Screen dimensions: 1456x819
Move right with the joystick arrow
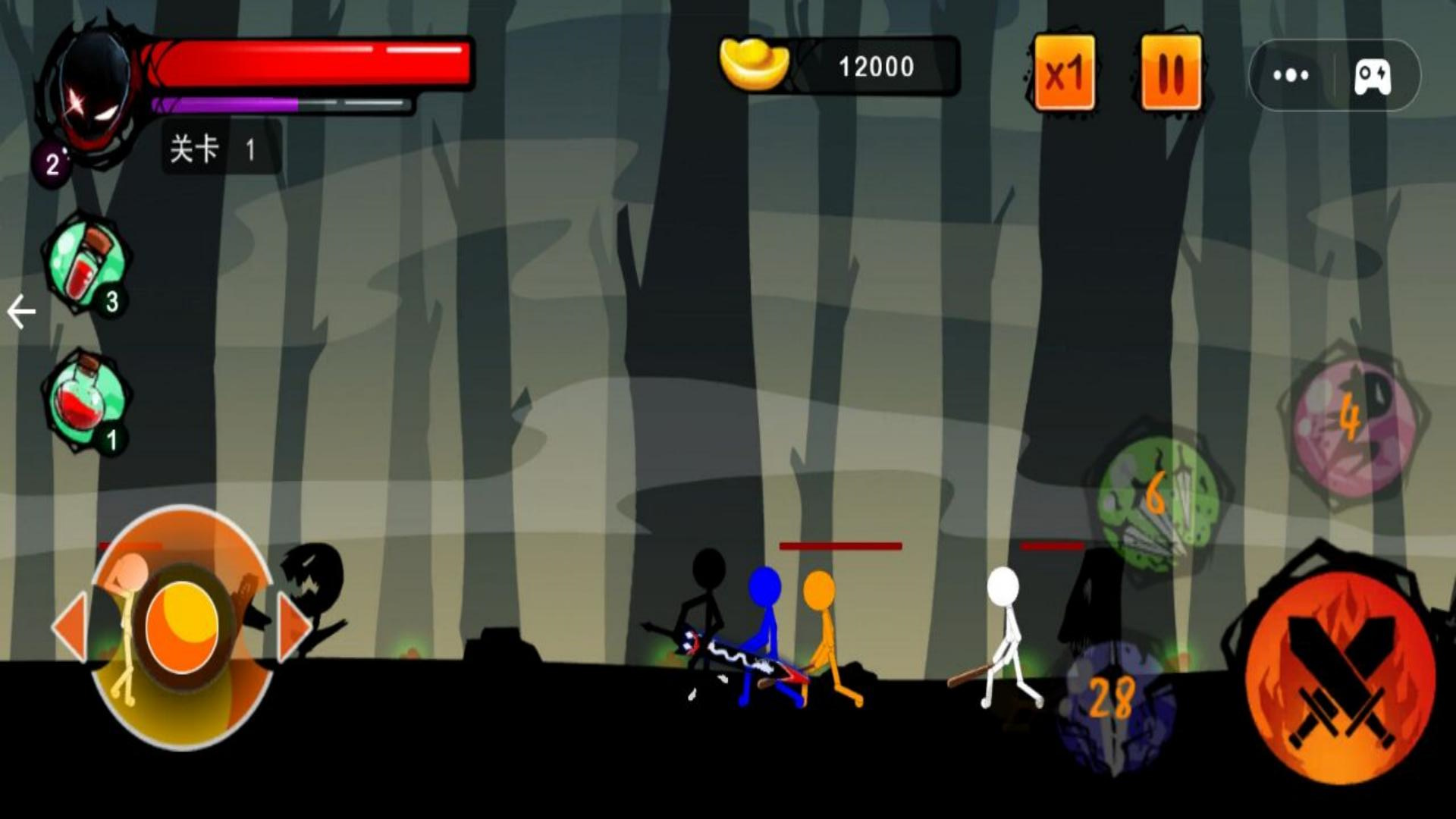(292, 628)
